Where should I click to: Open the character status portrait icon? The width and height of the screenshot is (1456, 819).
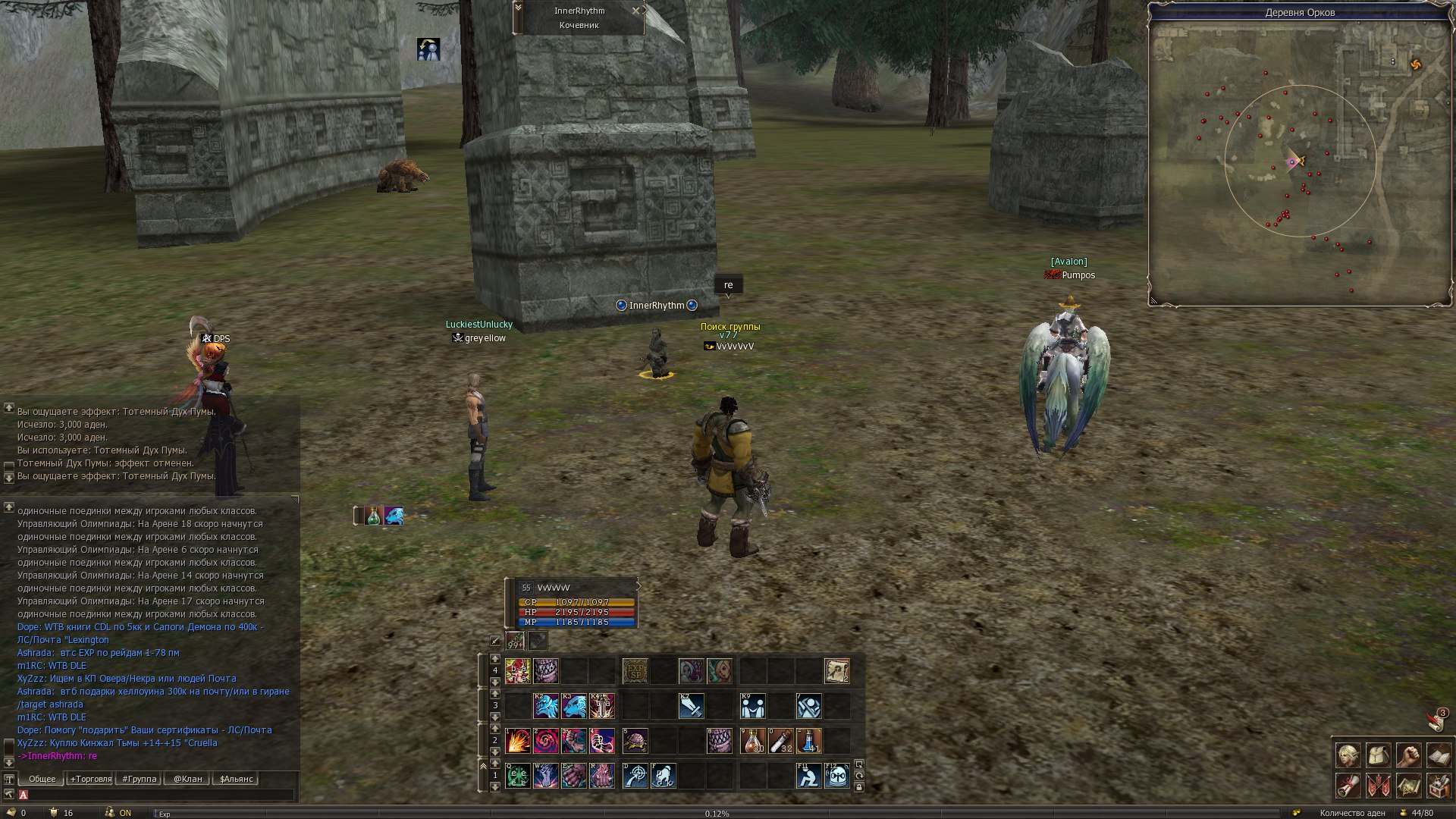pos(1348,755)
